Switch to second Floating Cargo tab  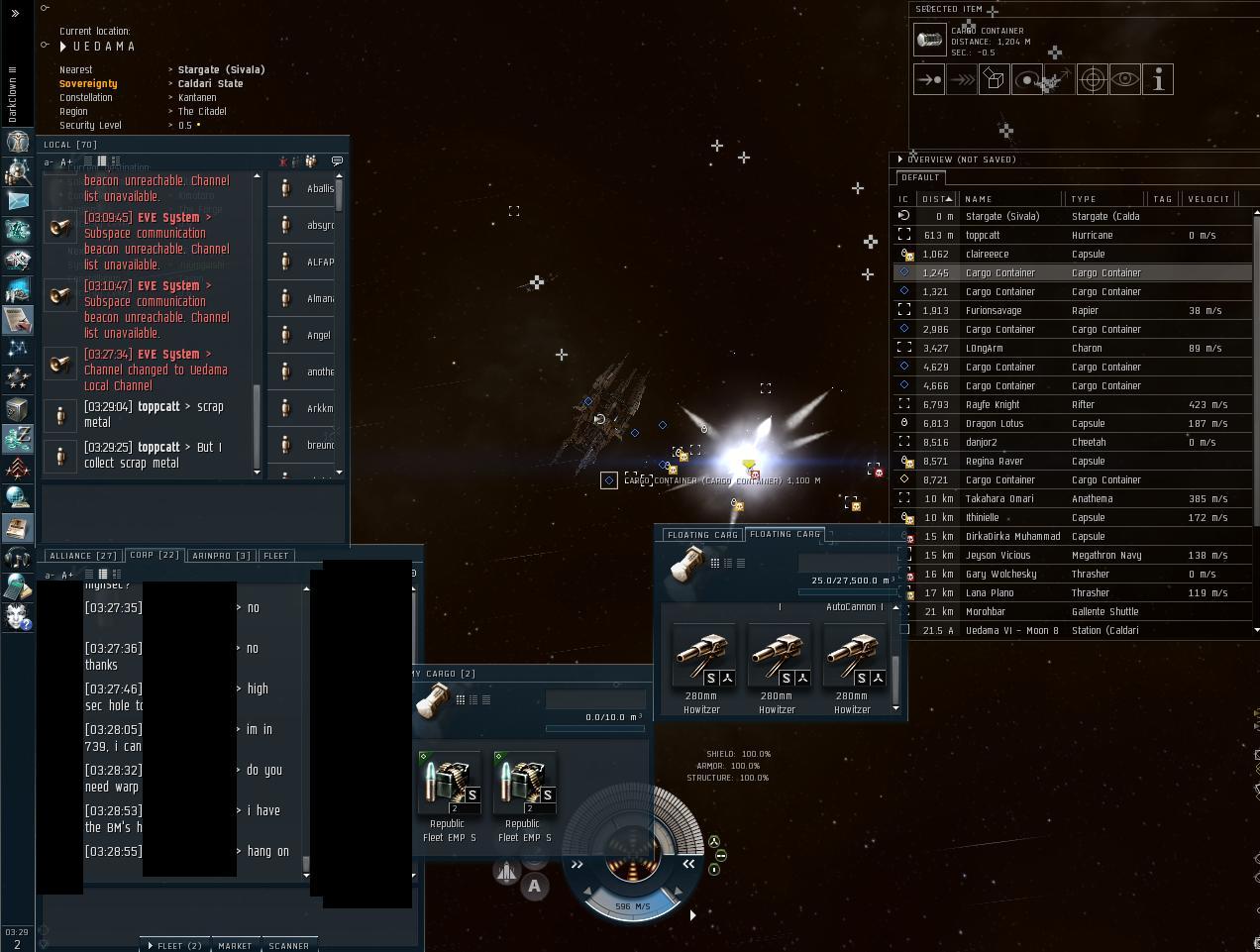(785, 534)
